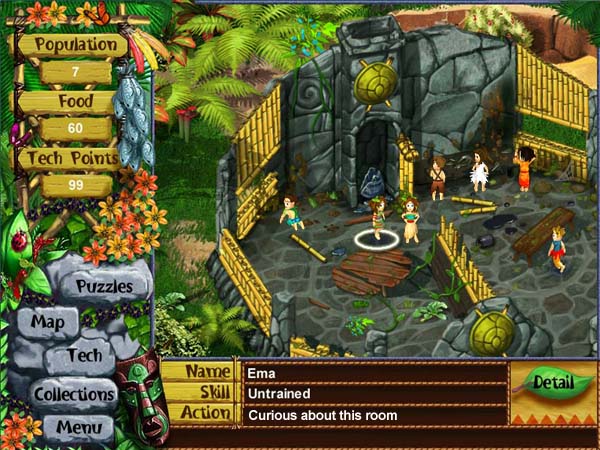Open the Map screen
Screen dimensions: 600x450
47,322
